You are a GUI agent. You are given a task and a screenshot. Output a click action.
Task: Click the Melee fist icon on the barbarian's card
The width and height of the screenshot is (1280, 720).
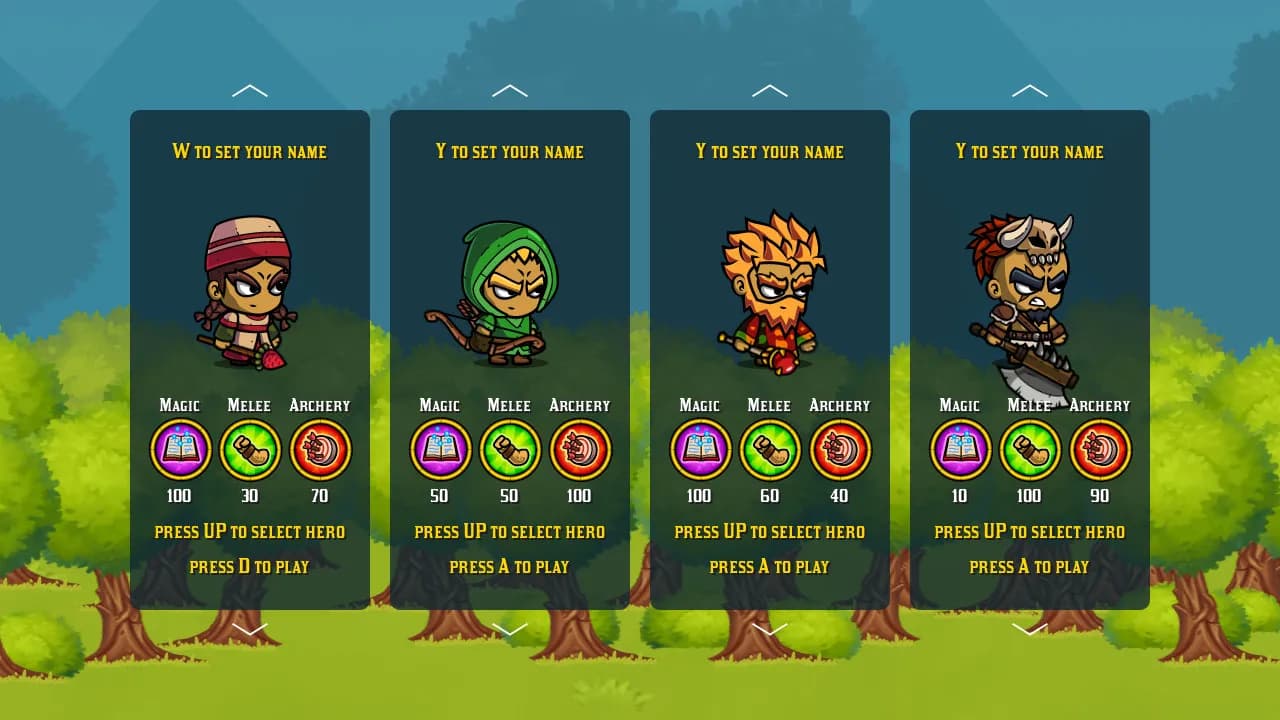(1030, 449)
